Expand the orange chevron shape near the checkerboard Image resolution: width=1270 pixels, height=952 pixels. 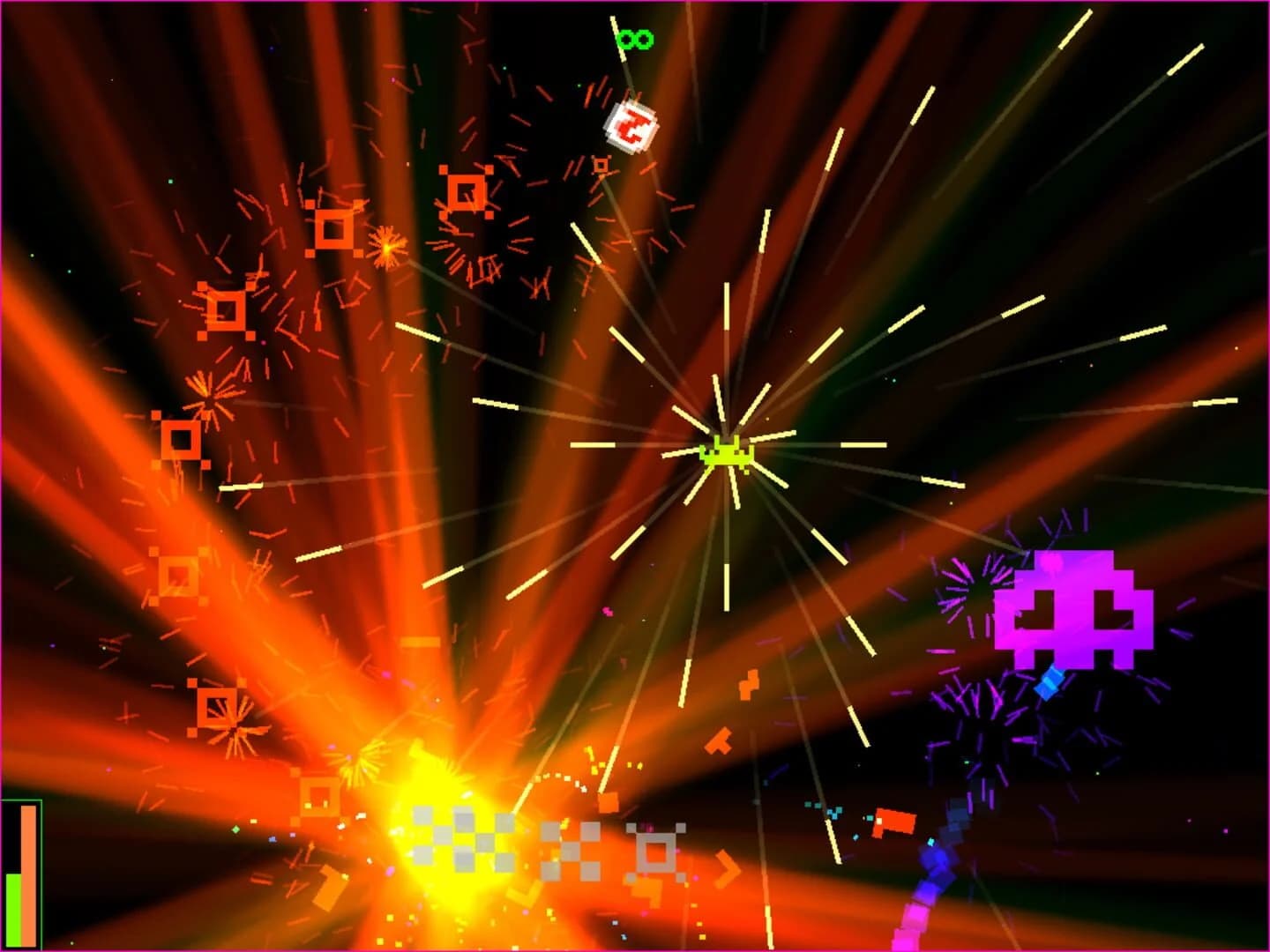[728, 866]
